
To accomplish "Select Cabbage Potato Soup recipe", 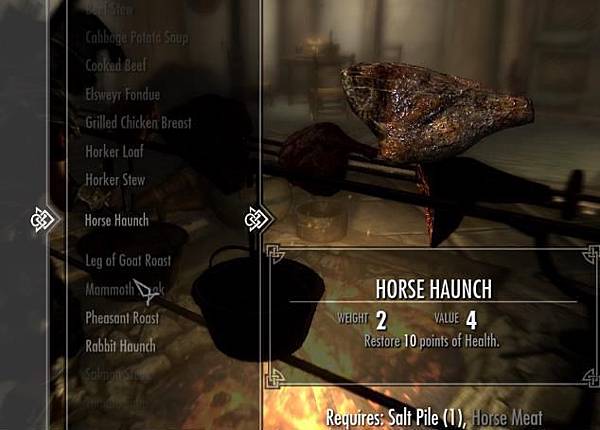I will 136,38.
